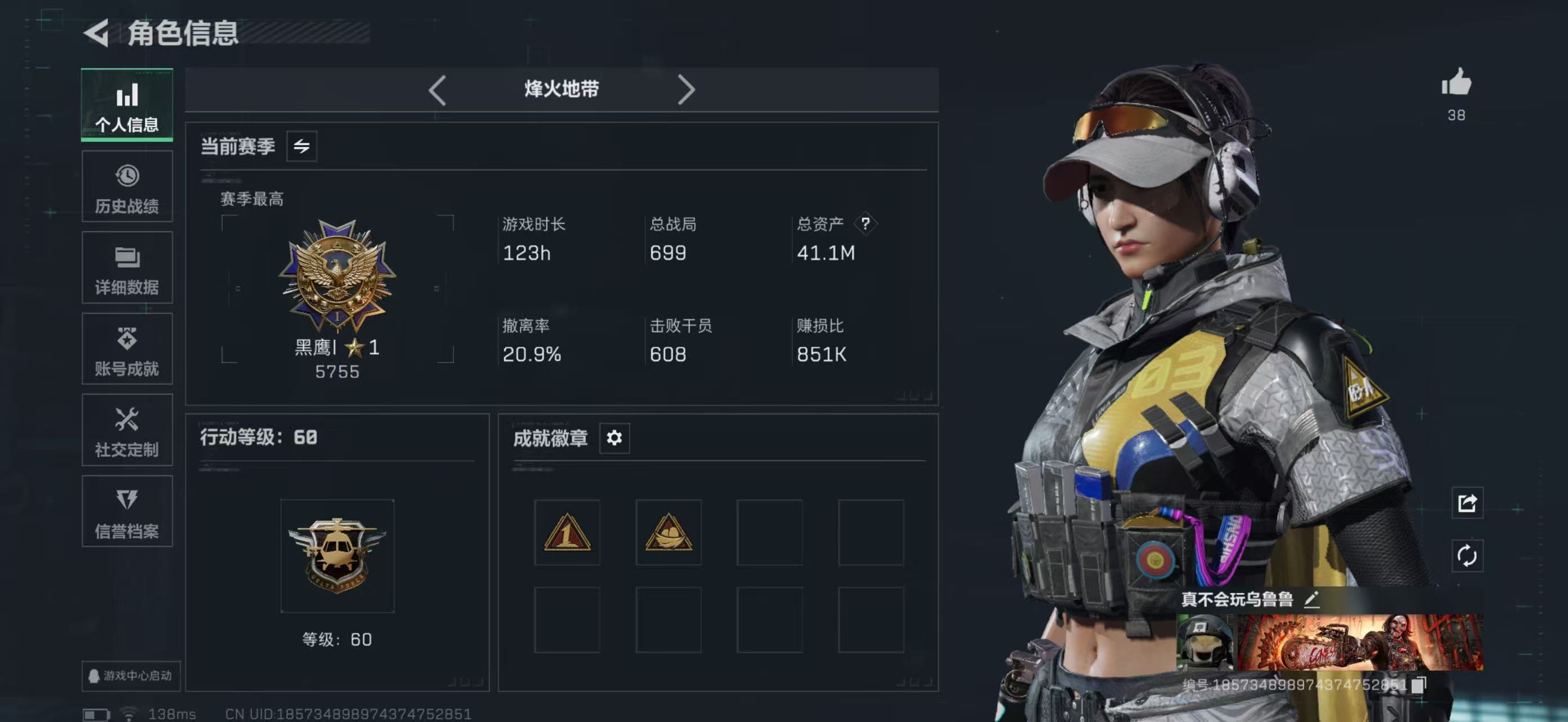Viewport: 1568px width, 722px height.
Task: Open the 总资产 question mark help
Action: tap(865, 224)
